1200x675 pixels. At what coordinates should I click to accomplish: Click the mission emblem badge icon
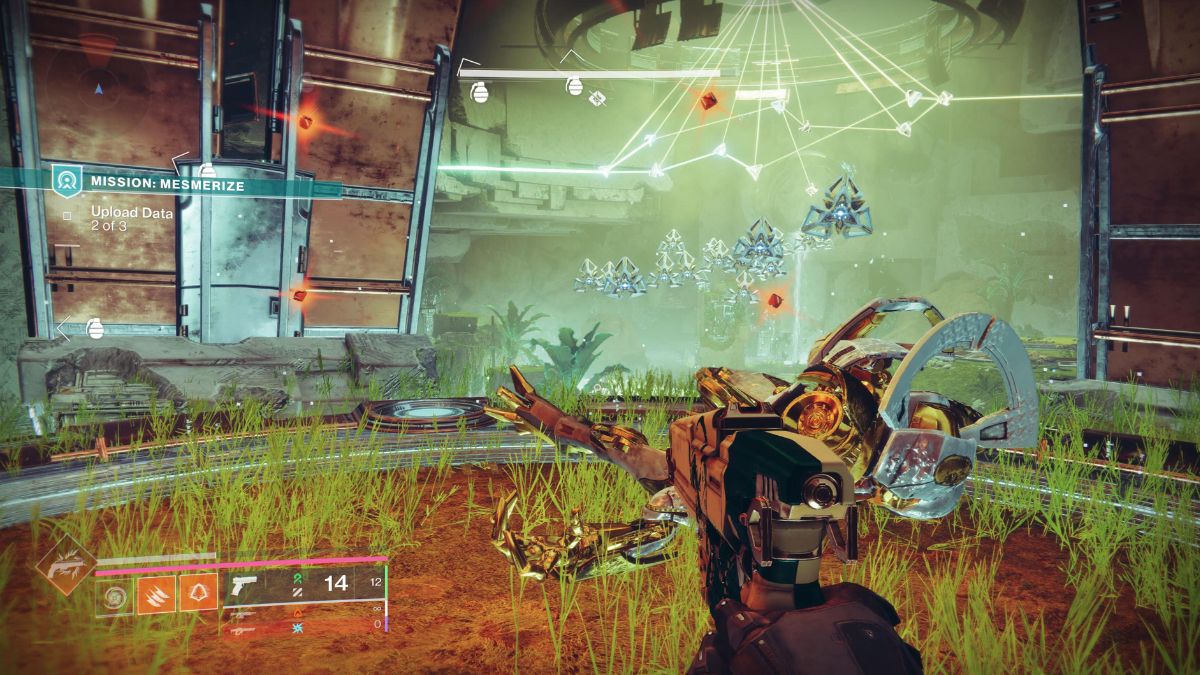tap(67, 182)
